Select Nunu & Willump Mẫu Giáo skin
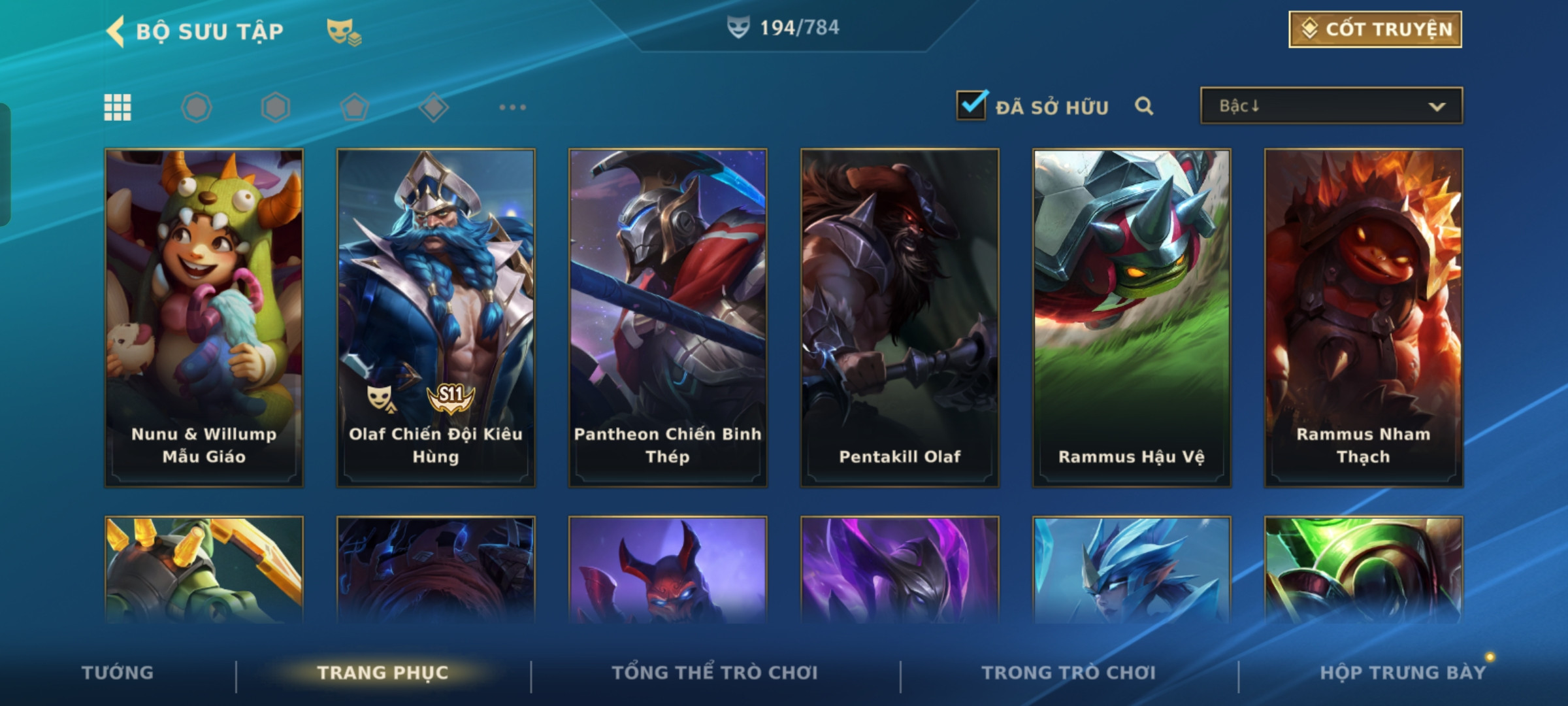The image size is (1568, 706). coord(204,318)
